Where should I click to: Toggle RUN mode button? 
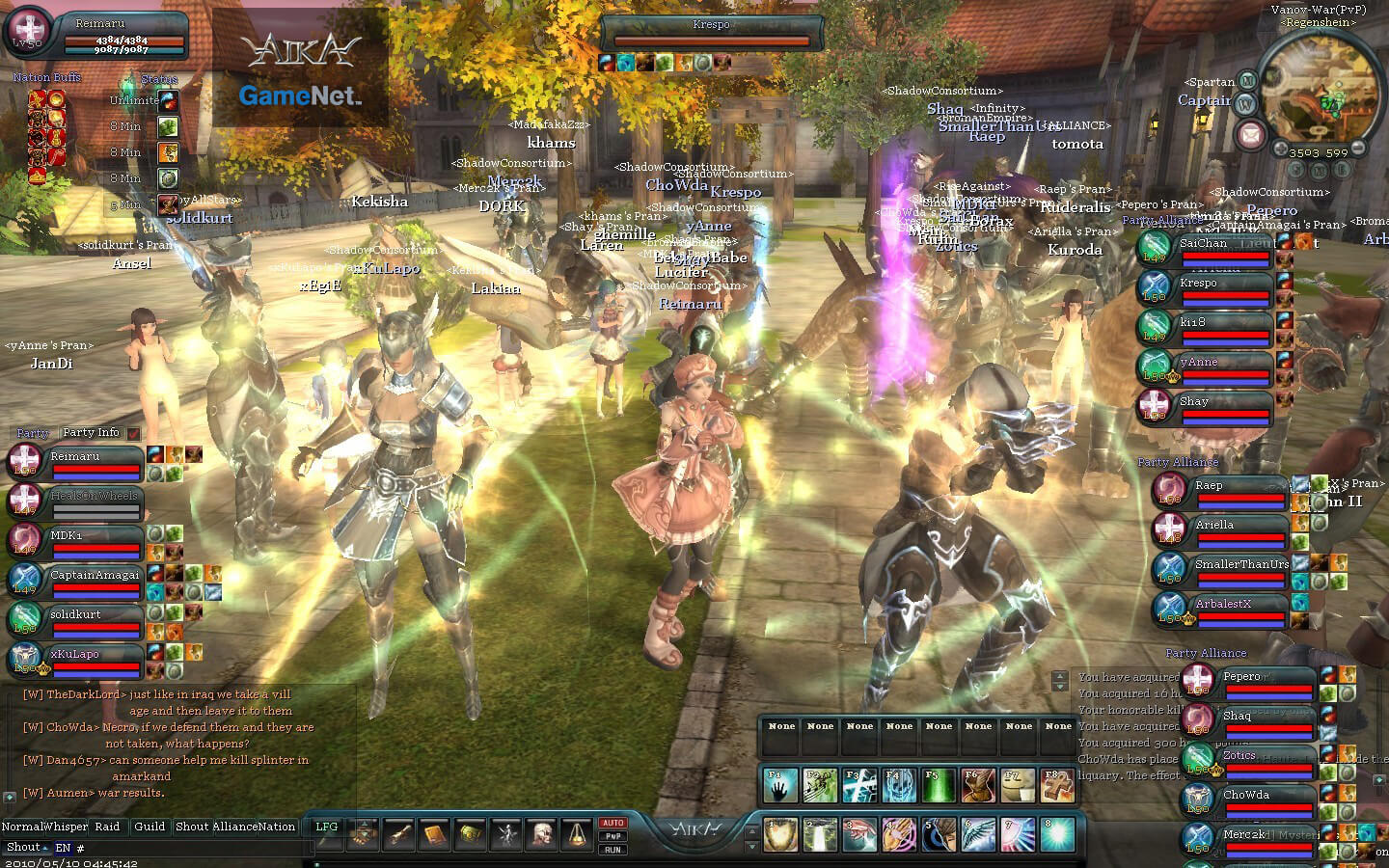click(x=614, y=849)
